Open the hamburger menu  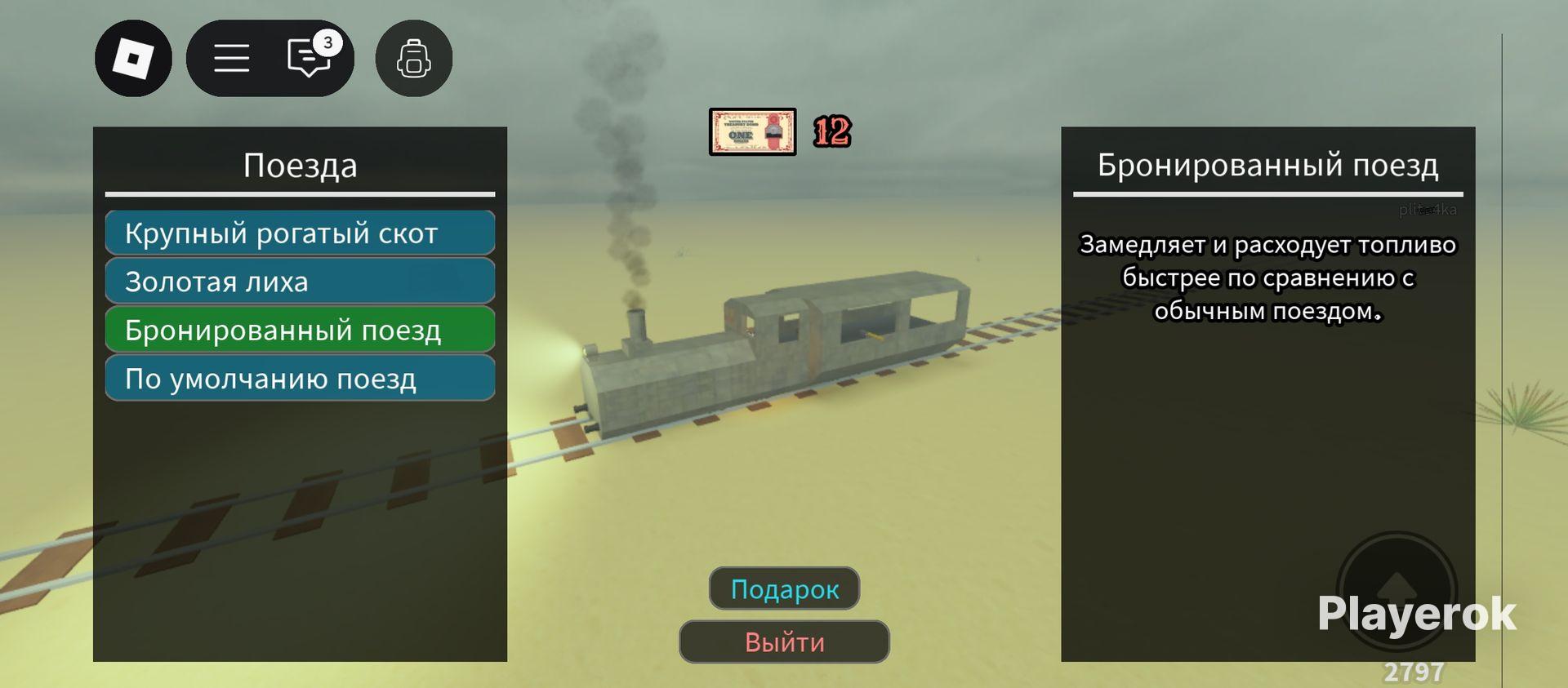(232, 59)
